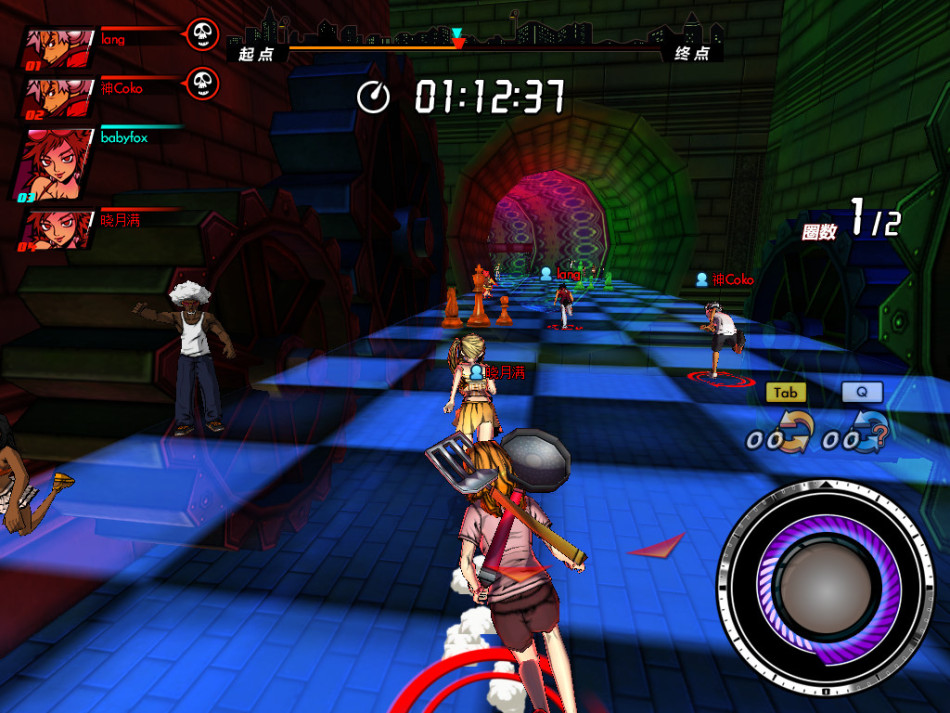
Task: Click 神Coko's second-place ranking portrait
Action: pyautogui.click(x=58, y=98)
